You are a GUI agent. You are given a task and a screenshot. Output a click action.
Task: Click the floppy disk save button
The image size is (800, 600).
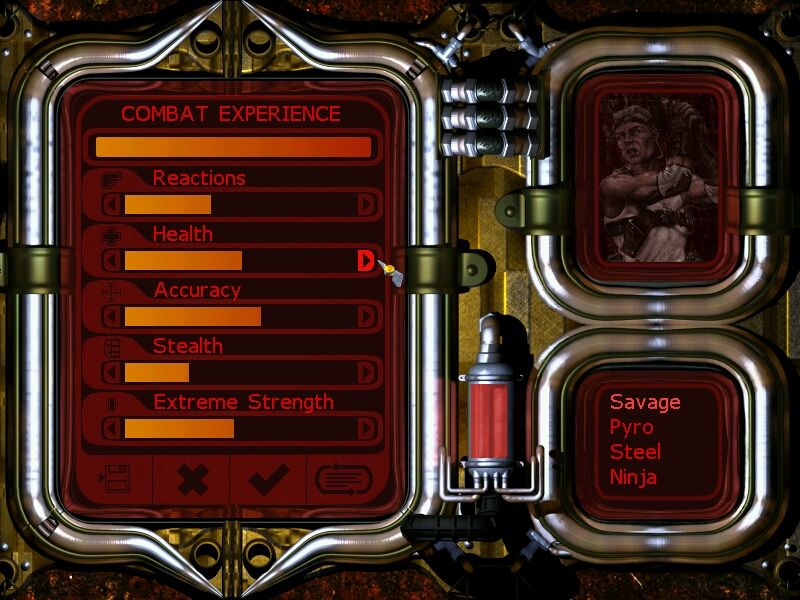pyautogui.click(x=115, y=480)
